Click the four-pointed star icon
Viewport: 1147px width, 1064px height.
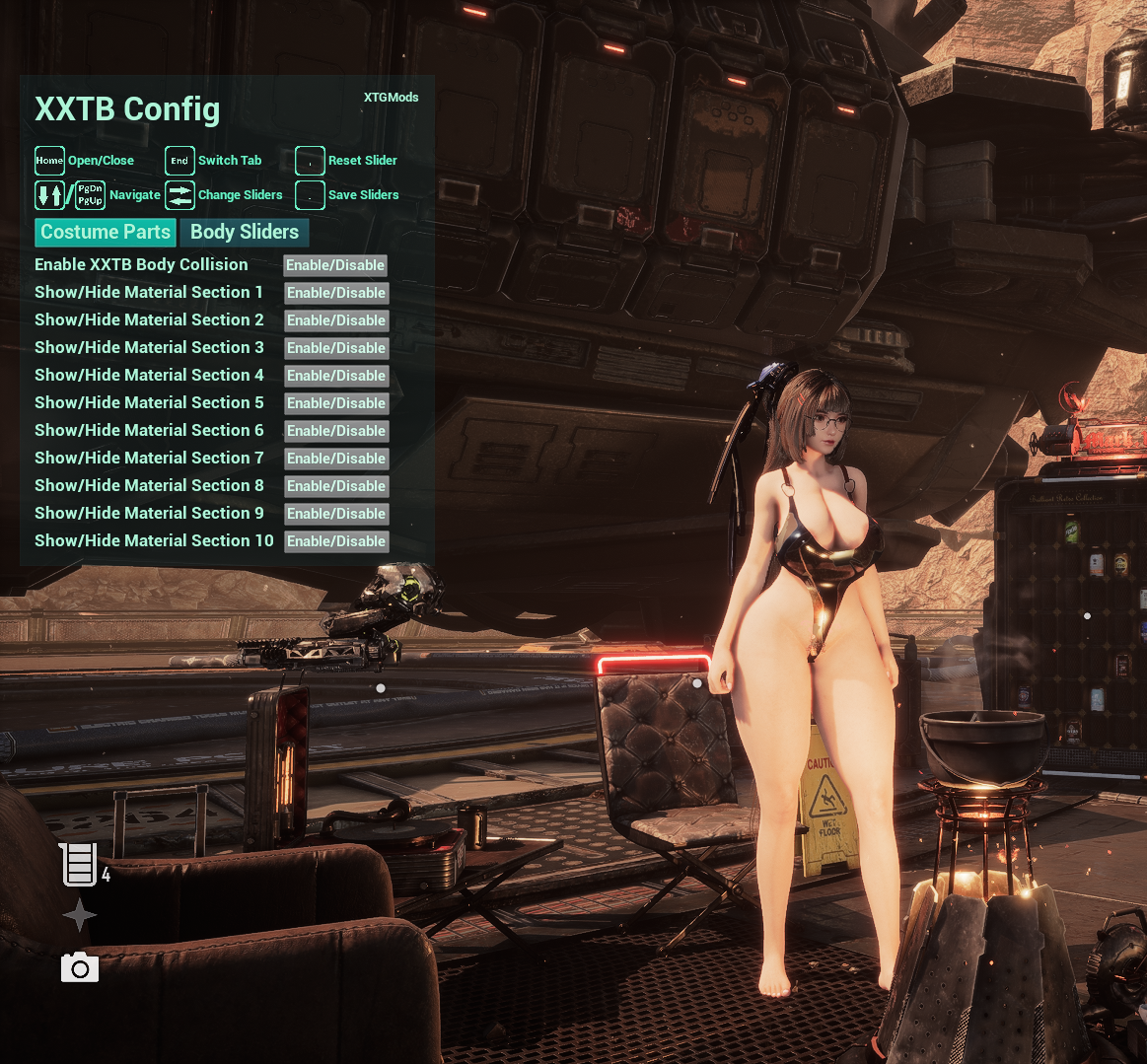pos(79,916)
